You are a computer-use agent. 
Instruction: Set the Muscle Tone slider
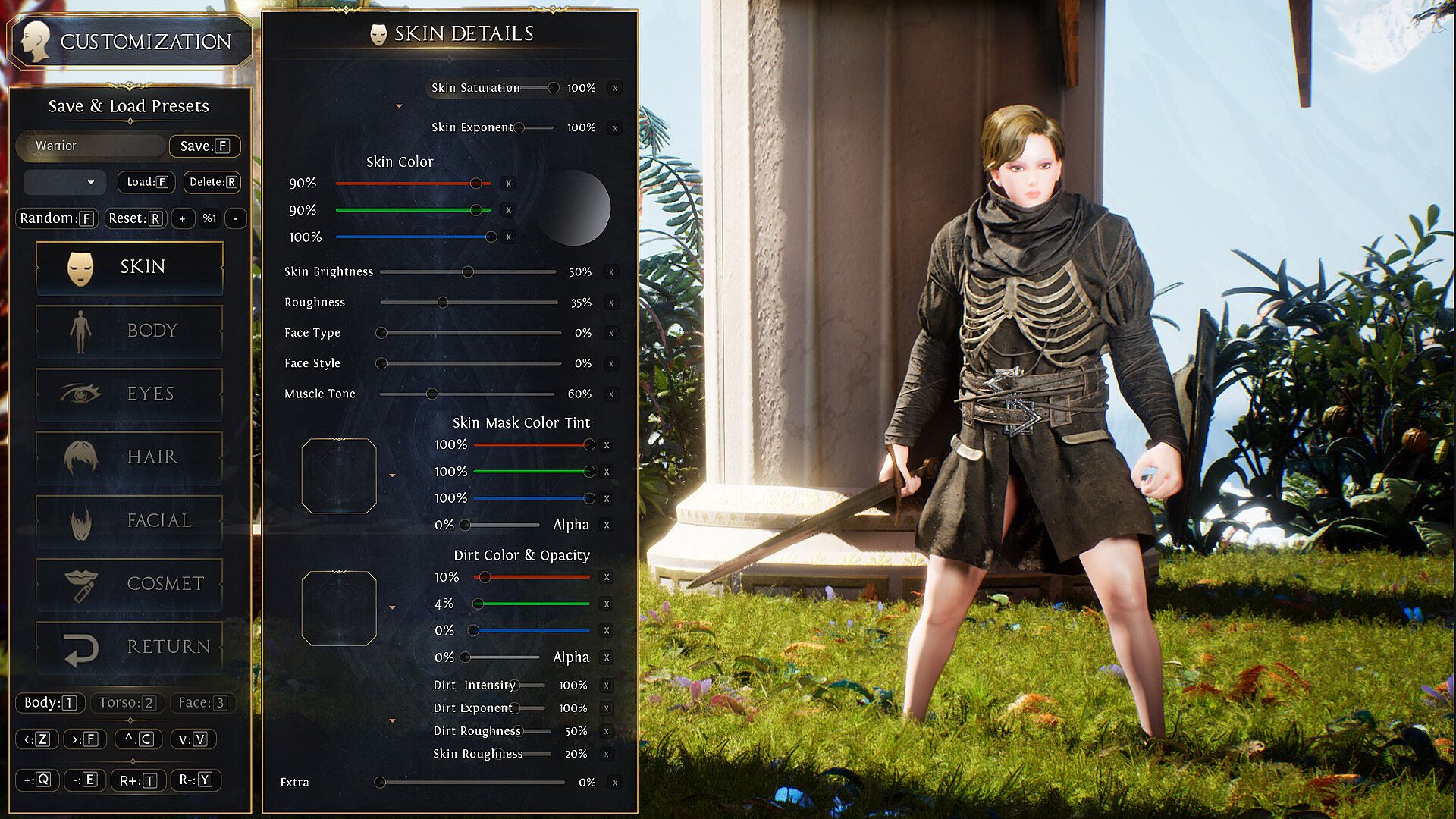click(x=432, y=394)
